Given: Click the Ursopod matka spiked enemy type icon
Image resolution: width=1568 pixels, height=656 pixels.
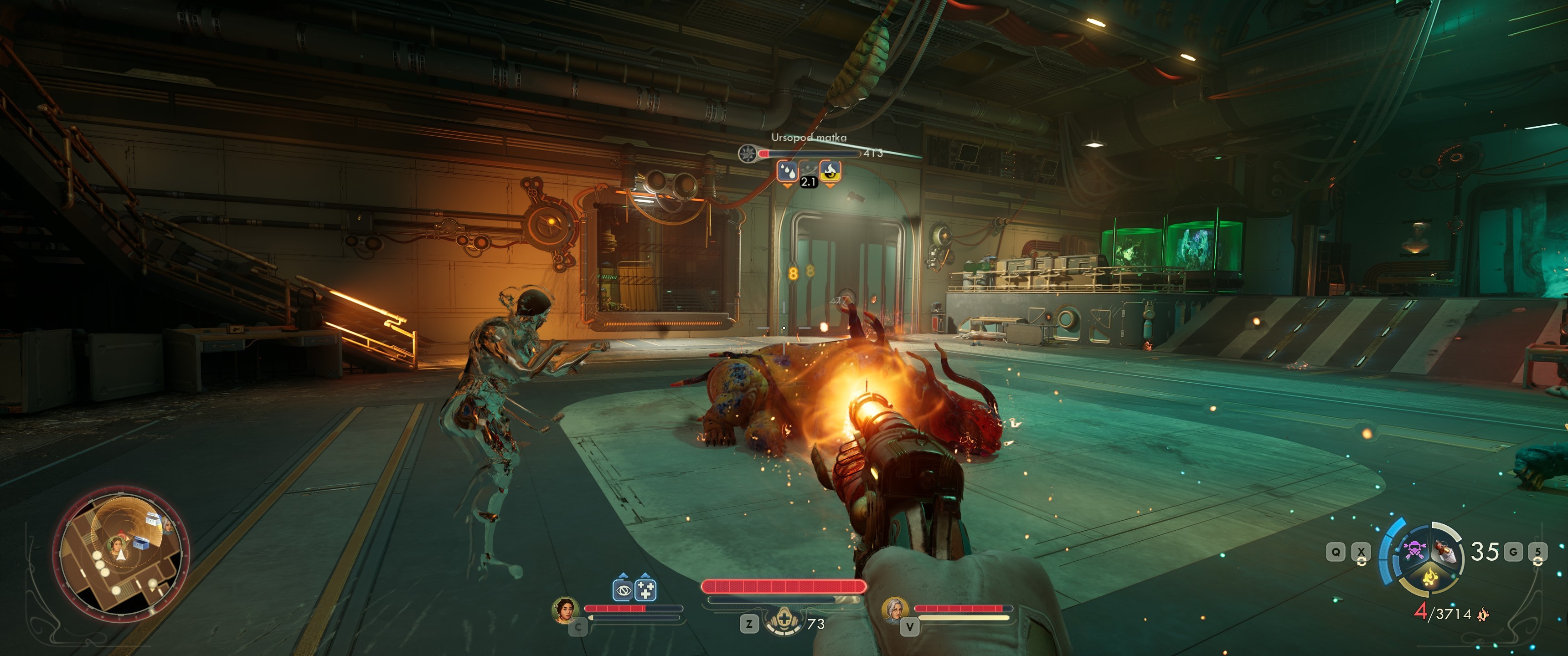Looking at the screenshot, I should [747, 154].
